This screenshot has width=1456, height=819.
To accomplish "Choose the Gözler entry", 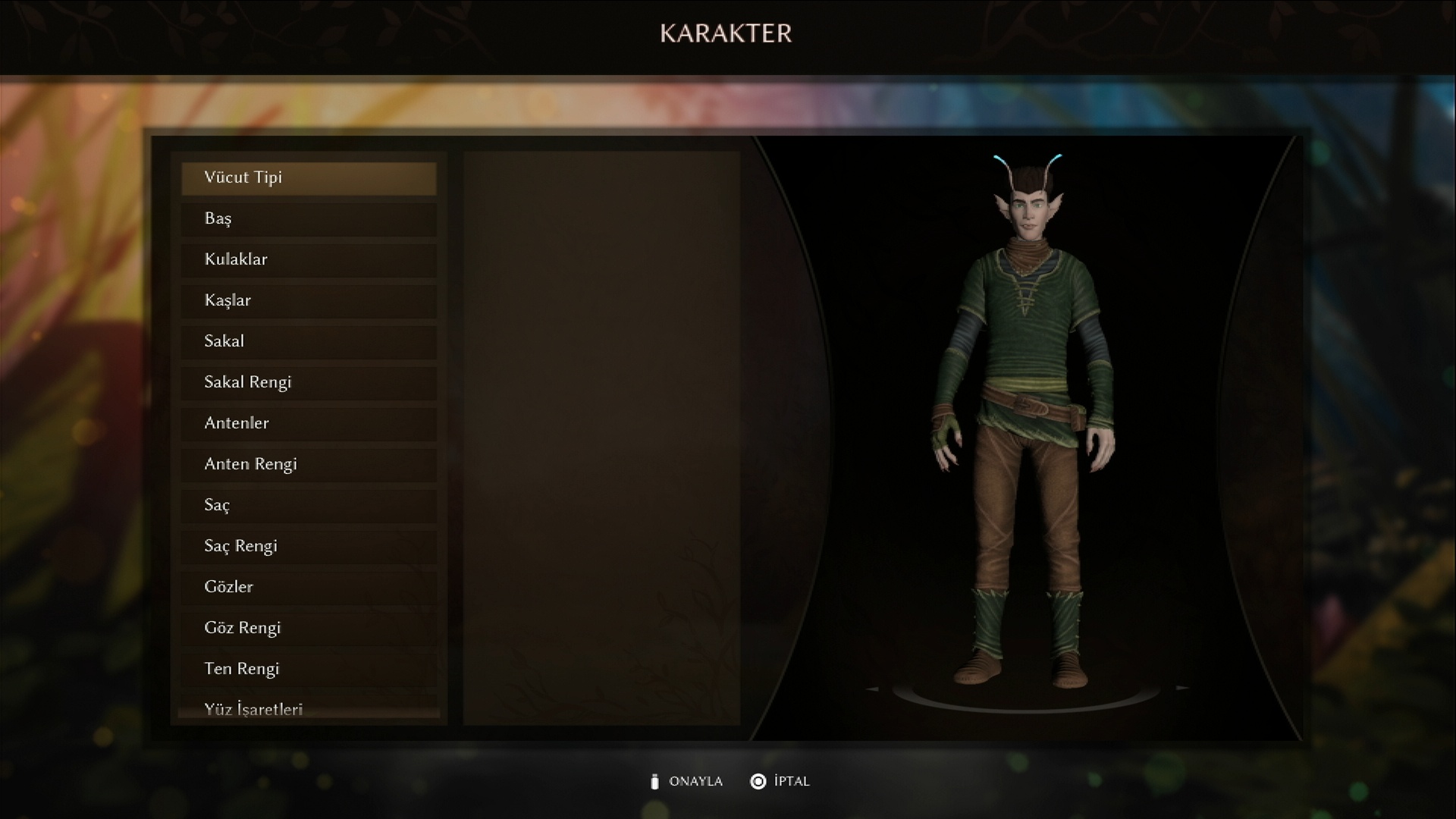I will click(309, 587).
